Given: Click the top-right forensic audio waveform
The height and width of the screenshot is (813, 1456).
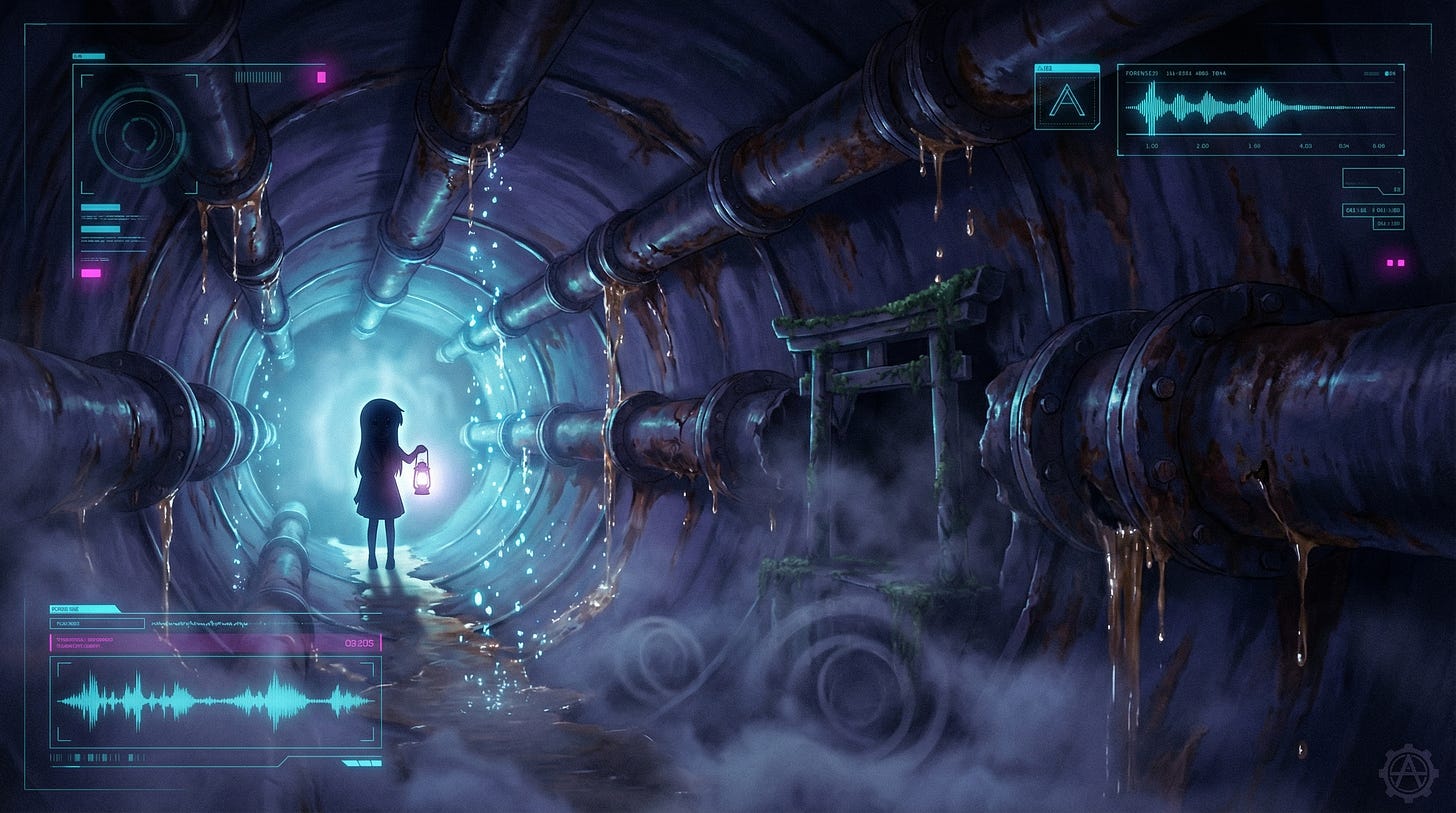Looking at the screenshot, I should tap(1259, 107).
